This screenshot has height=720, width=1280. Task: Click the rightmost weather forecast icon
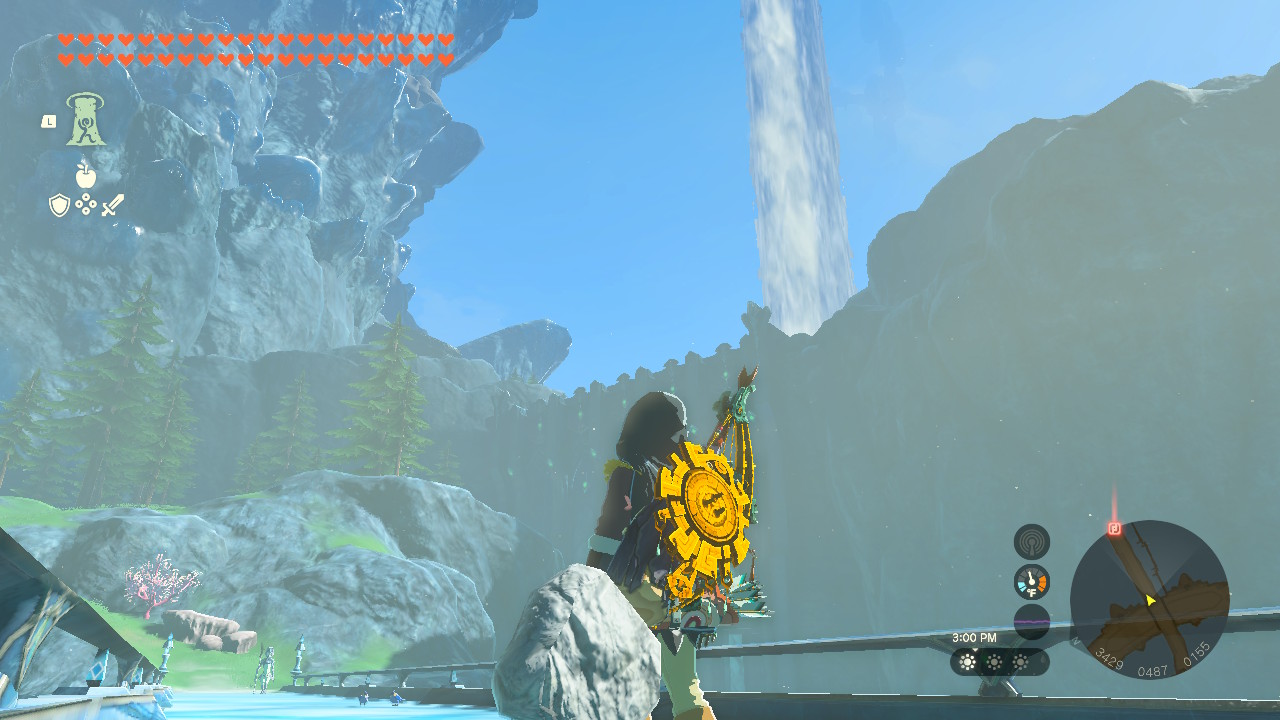1020,660
